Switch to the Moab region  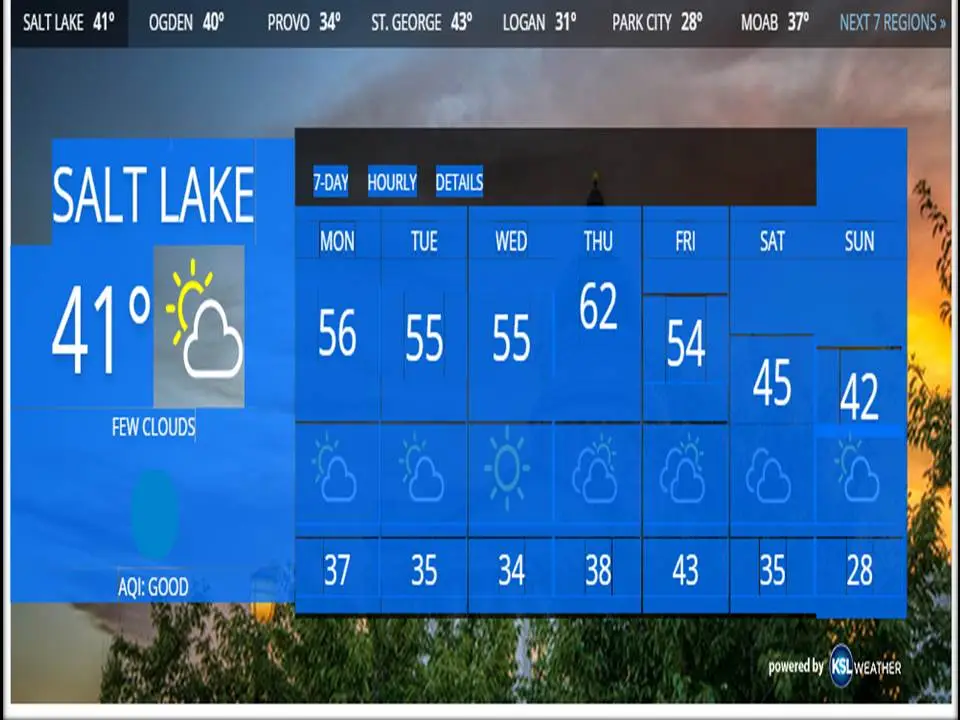click(775, 23)
